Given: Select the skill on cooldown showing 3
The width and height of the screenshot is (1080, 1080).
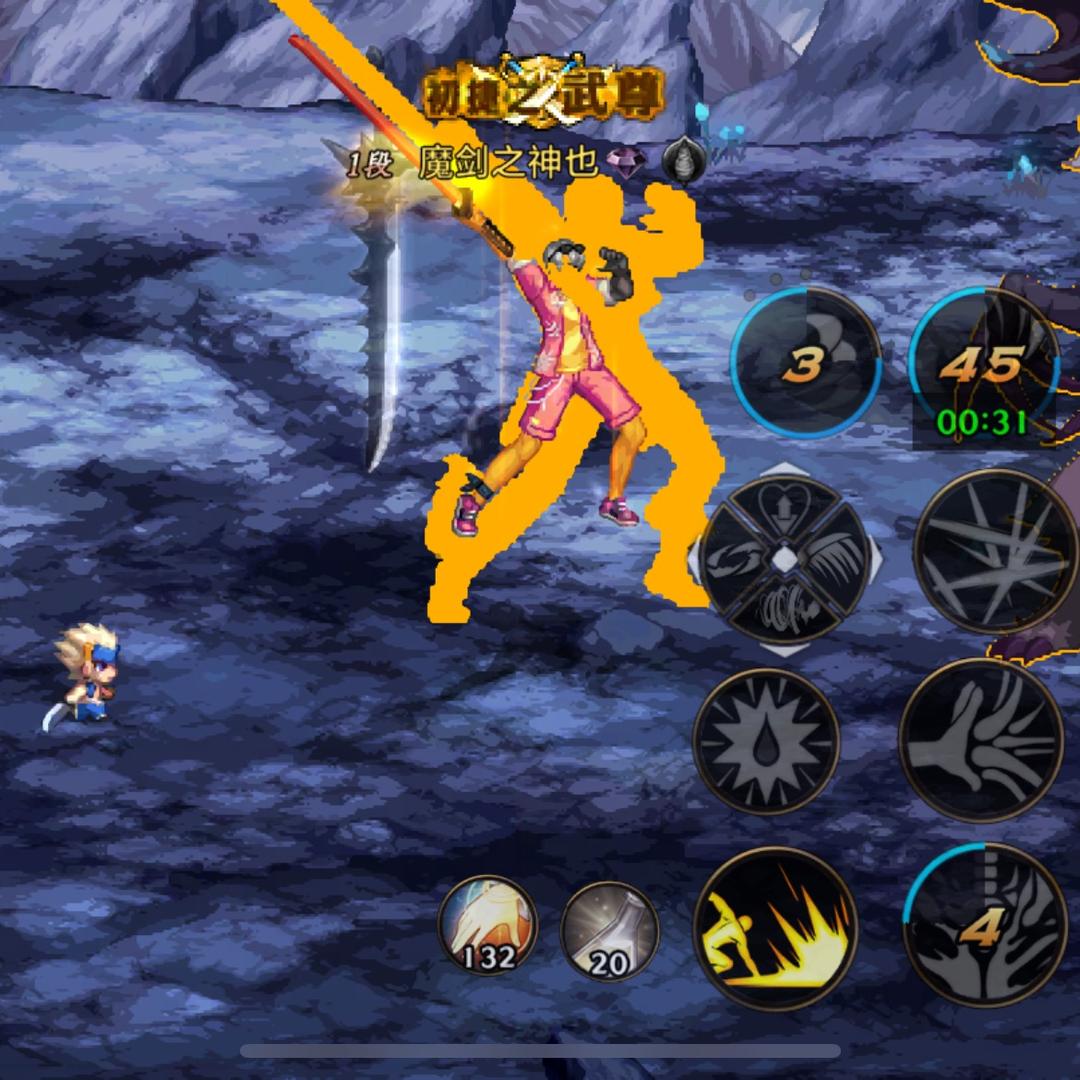Looking at the screenshot, I should tap(806, 363).
